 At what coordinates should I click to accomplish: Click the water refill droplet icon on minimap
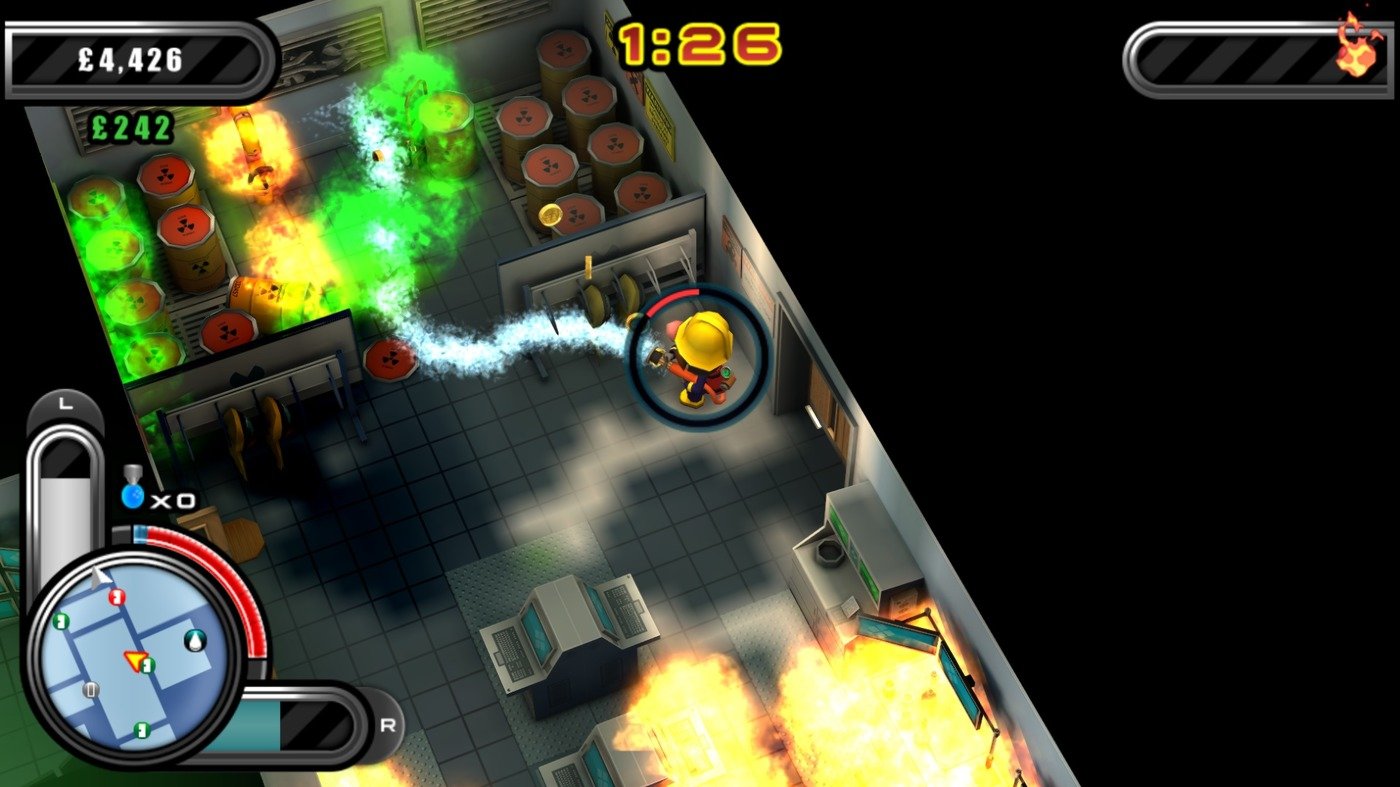point(195,642)
